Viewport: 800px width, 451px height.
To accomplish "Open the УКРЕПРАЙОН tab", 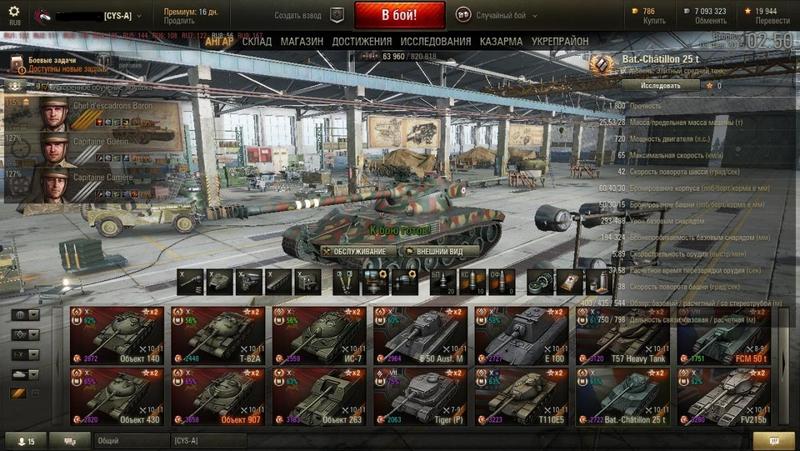I will [560, 42].
